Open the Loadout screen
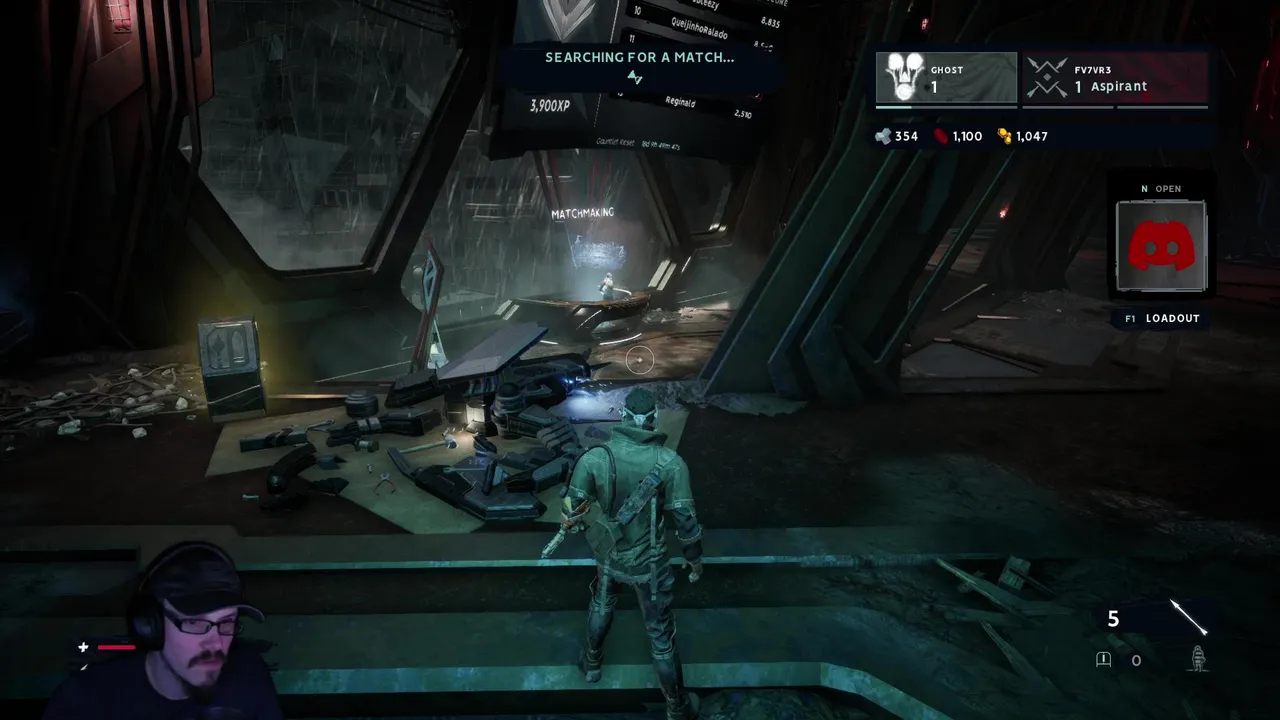Viewport: 1280px width, 720px height. pos(1161,318)
